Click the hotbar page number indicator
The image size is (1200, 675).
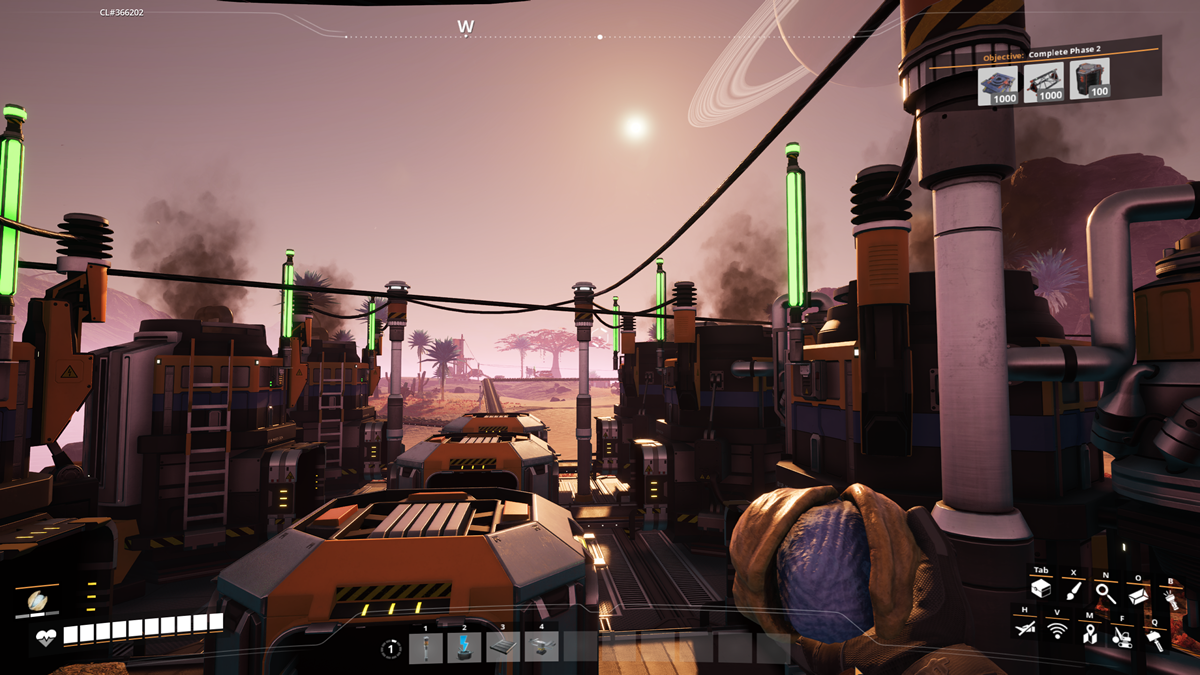tap(391, 649)
